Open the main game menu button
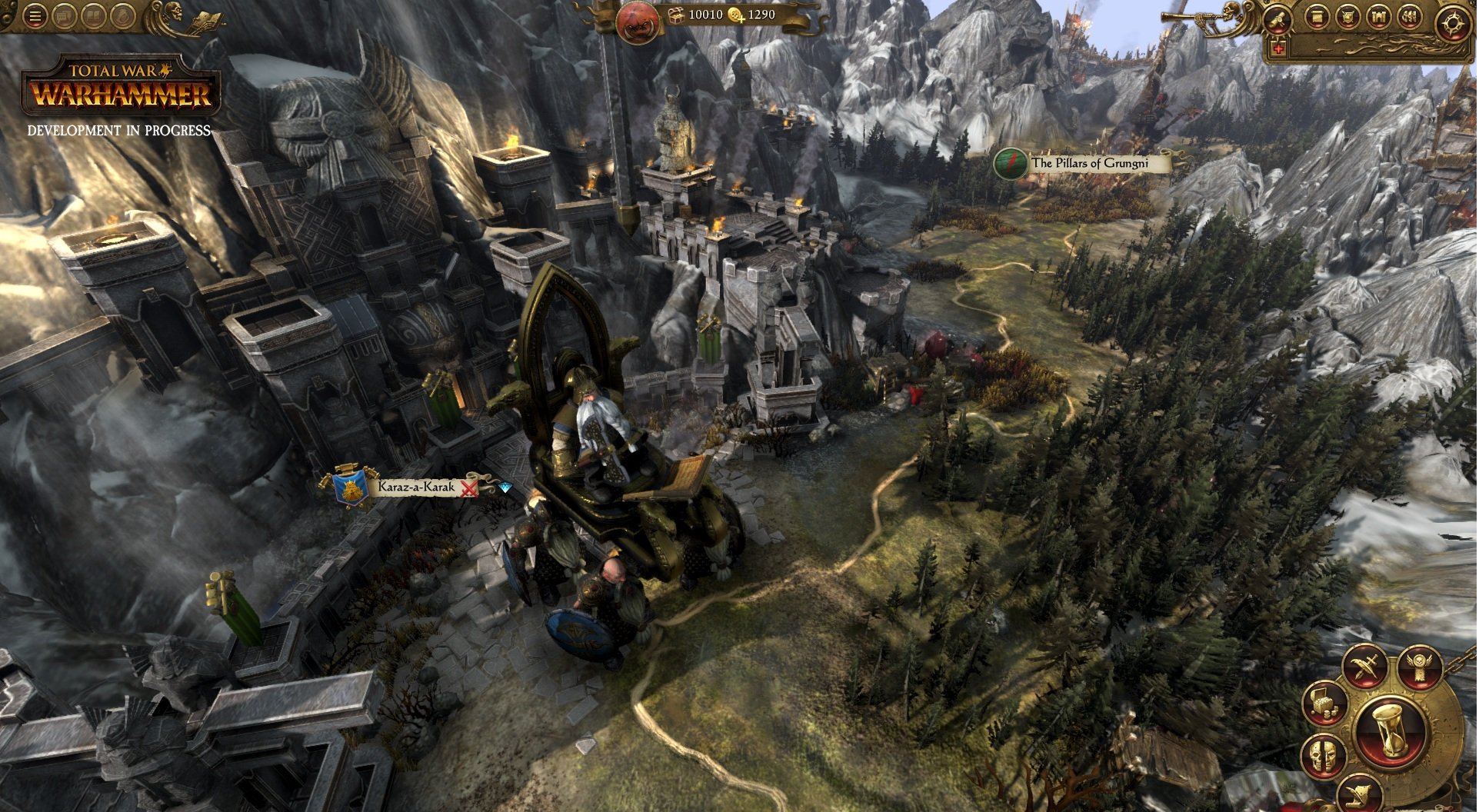 34,17
